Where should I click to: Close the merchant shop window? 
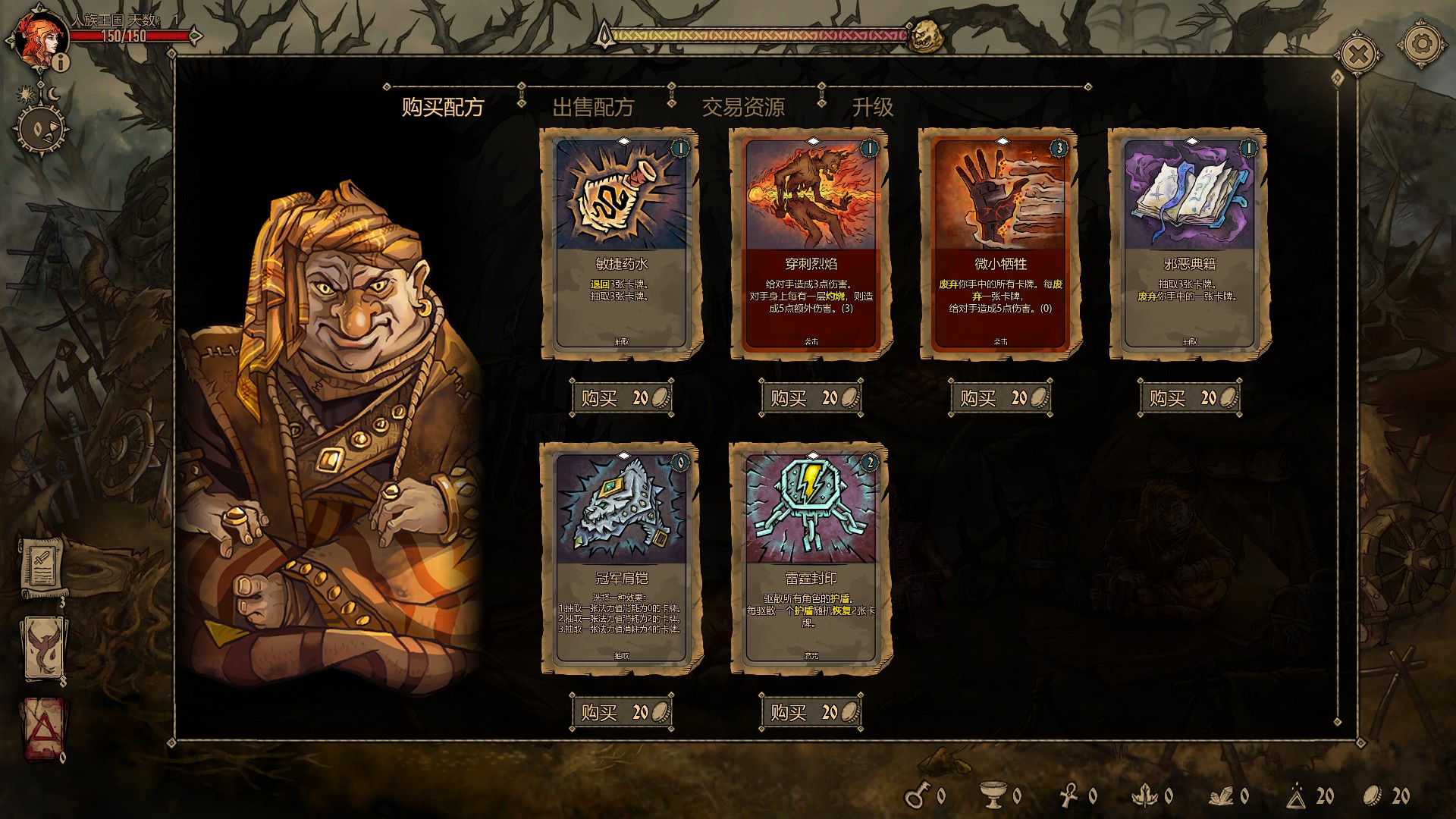(x=1359, y=54)
